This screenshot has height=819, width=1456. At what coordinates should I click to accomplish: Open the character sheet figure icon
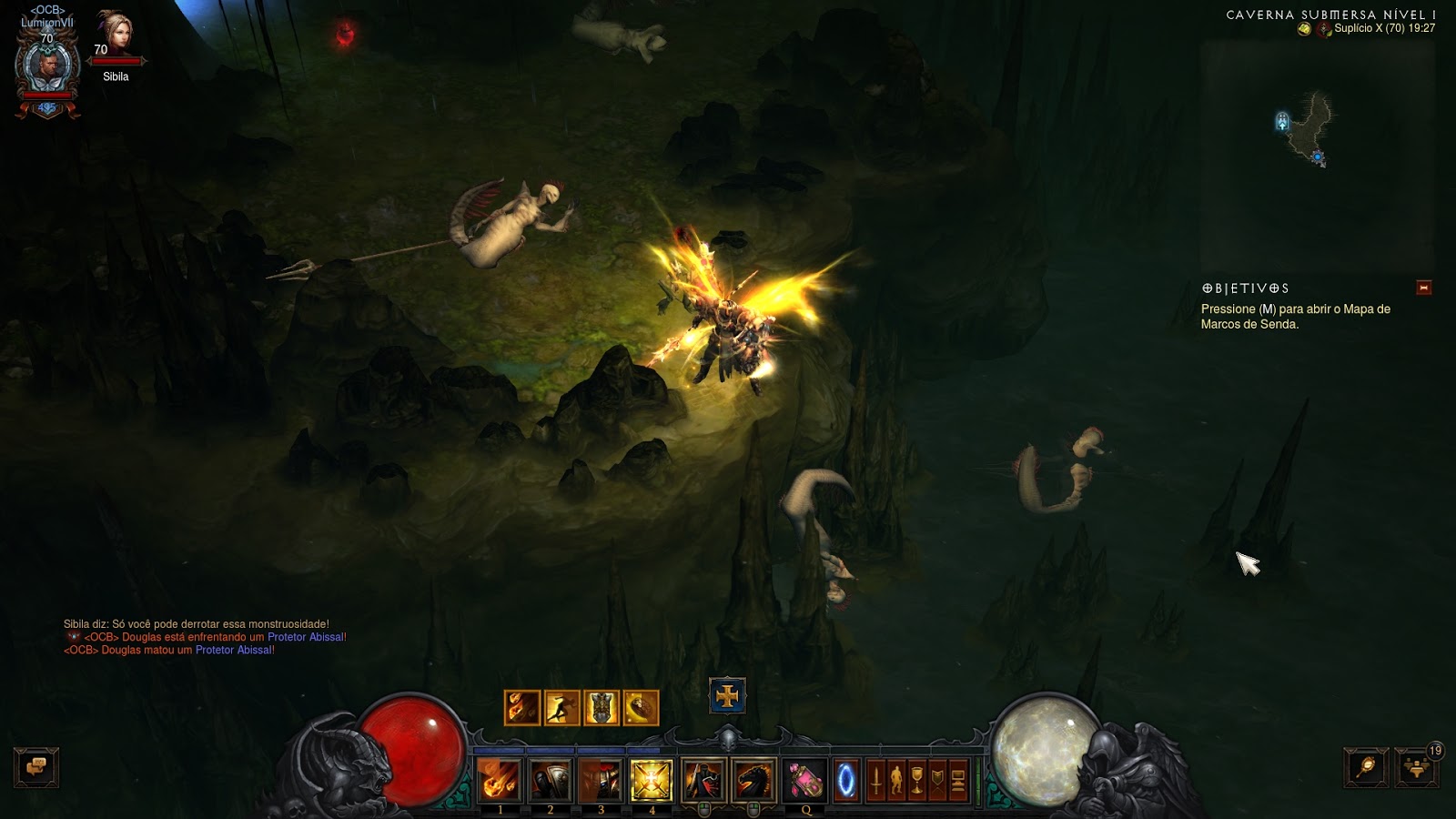[x=897, y=779]
